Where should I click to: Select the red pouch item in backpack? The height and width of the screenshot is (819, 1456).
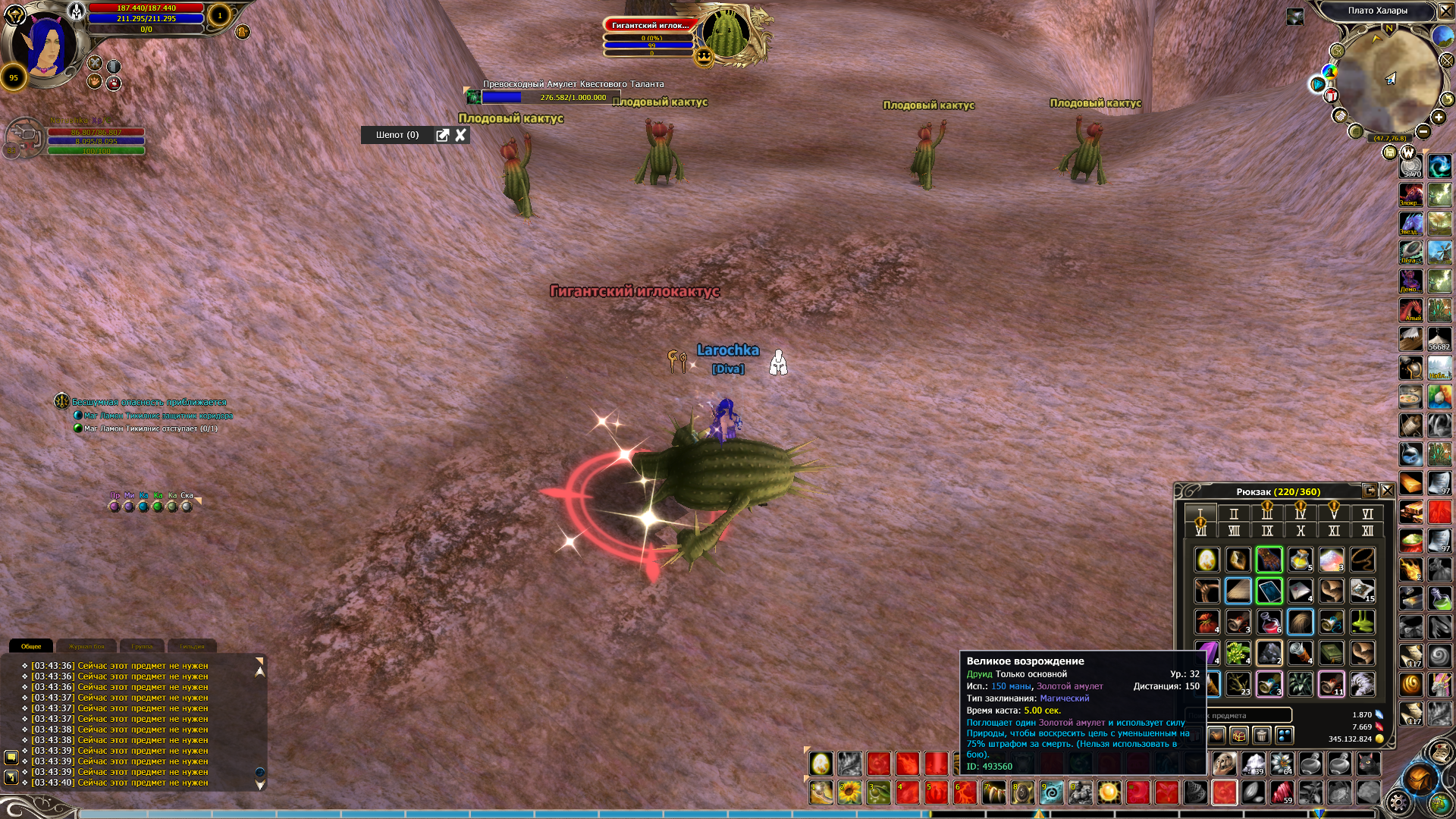[1207, 622]
